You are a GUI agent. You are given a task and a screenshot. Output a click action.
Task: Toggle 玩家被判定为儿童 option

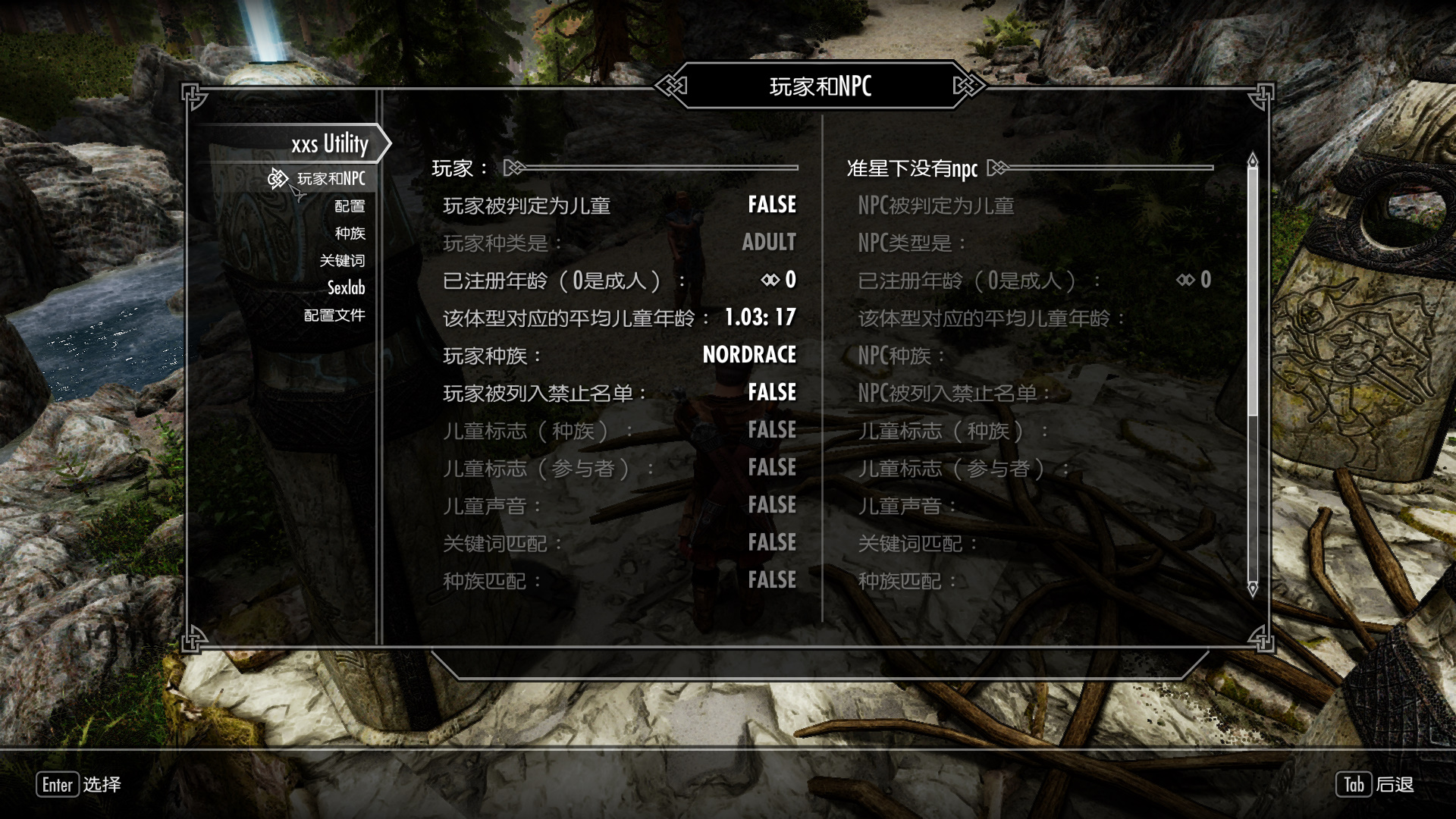(x=619, y=206)
